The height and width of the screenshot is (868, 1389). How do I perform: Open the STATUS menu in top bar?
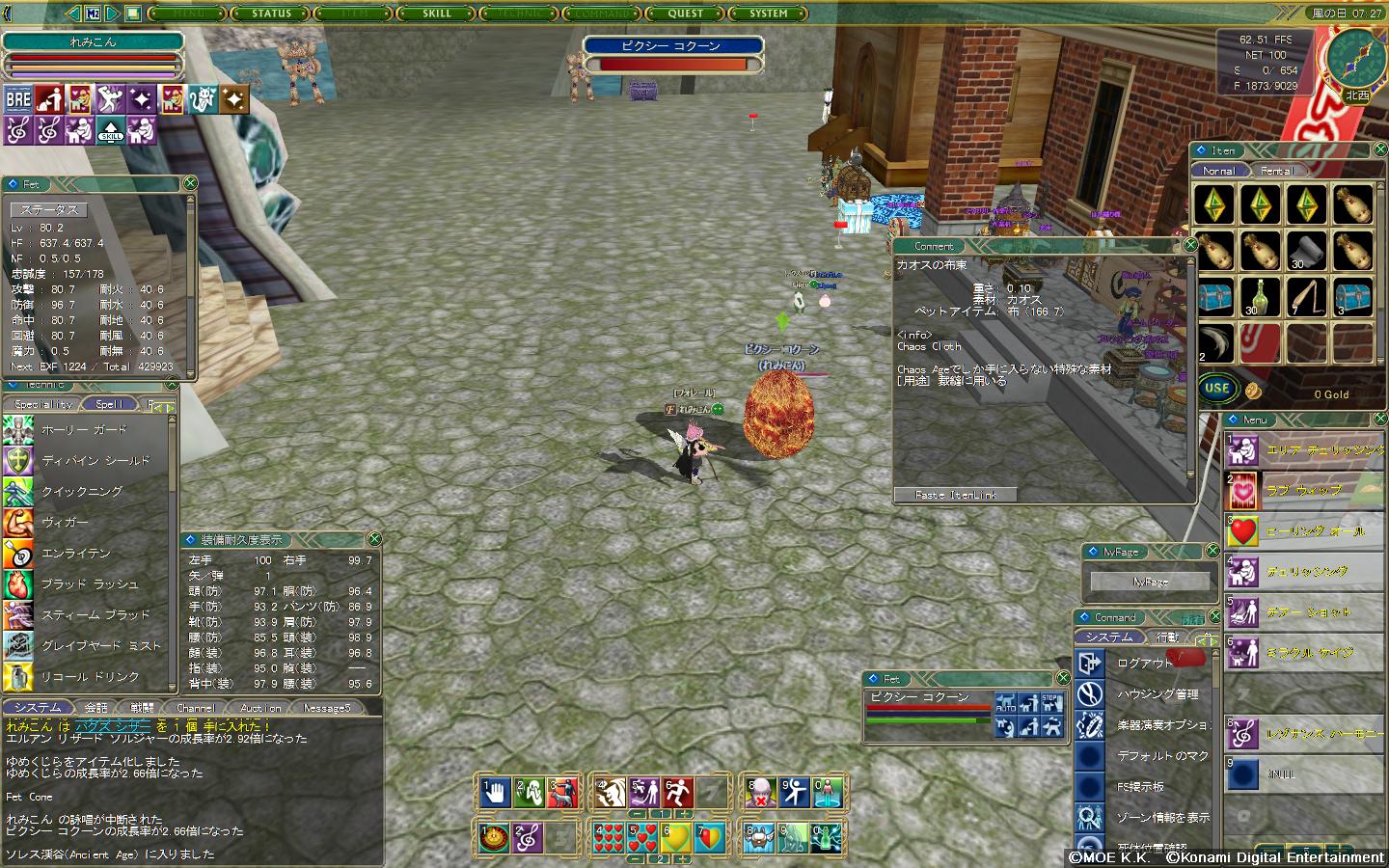click(x=271, y=14)
